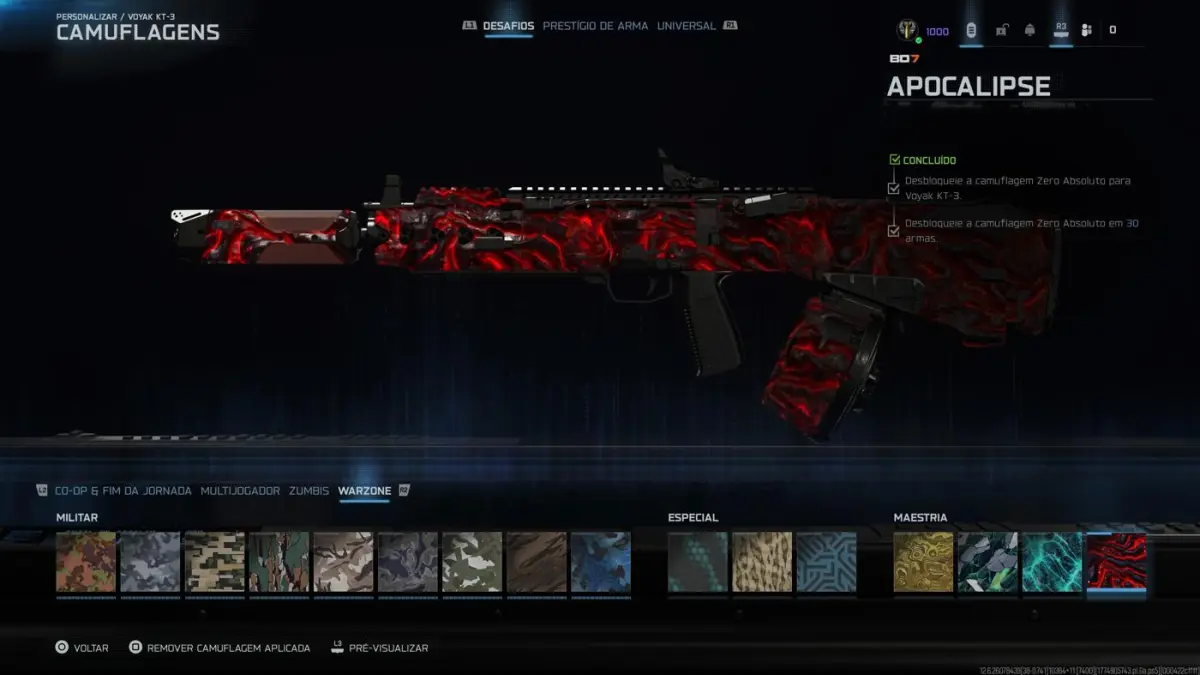Show Co-op & Fim da Jornada camos
Screen dimensions: 1200x675
pos(123,491)
